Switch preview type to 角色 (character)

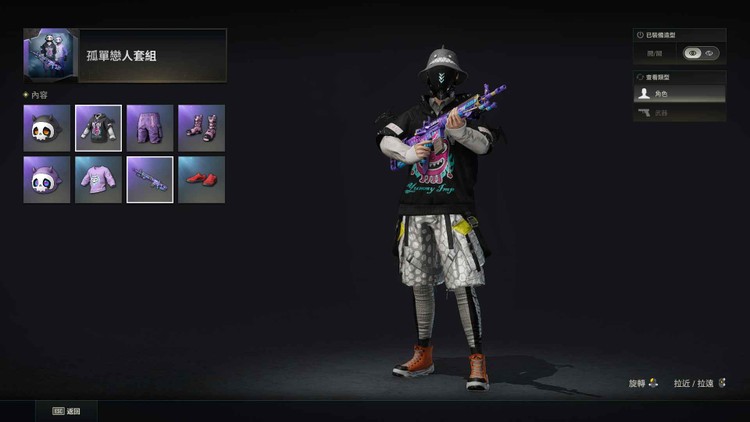click(x=680, y=94)
